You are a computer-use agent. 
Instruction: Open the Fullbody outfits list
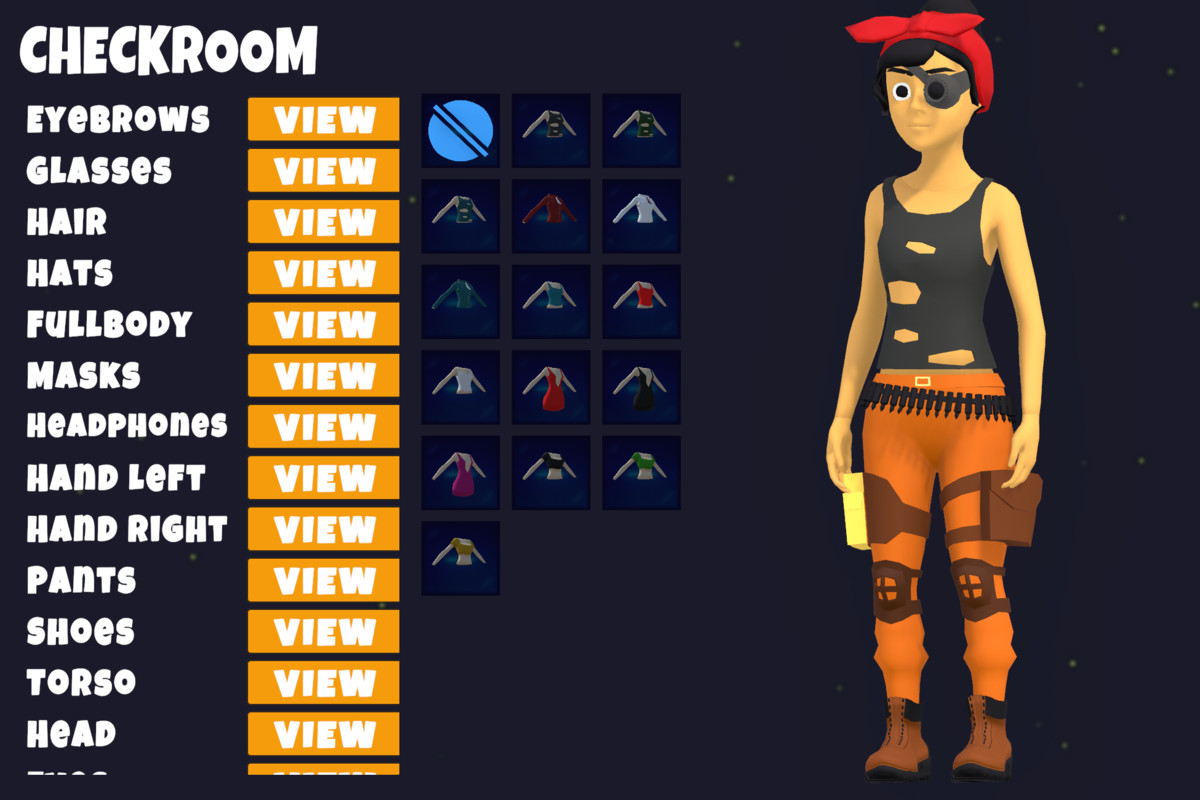pyautogui.click(x=323, y=324)
